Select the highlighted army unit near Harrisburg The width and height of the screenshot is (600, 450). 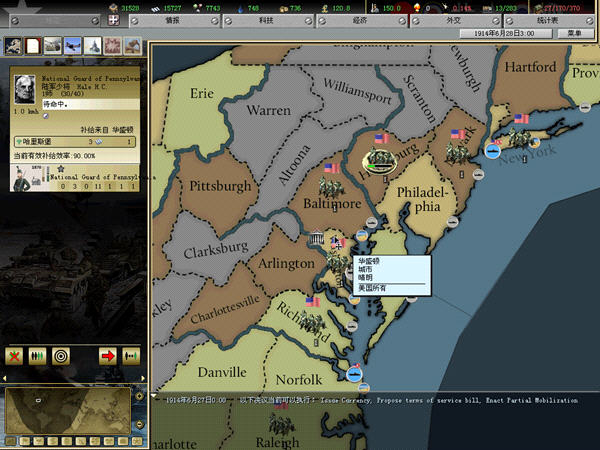379,160
